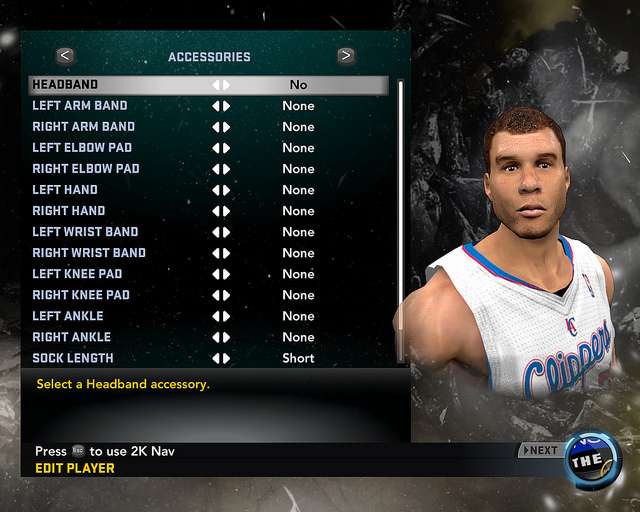Image resolution: width=640 pixels, height=512 pixels.
Task: Adjust Sock Length using its arrows
Action: pos(221,358)
